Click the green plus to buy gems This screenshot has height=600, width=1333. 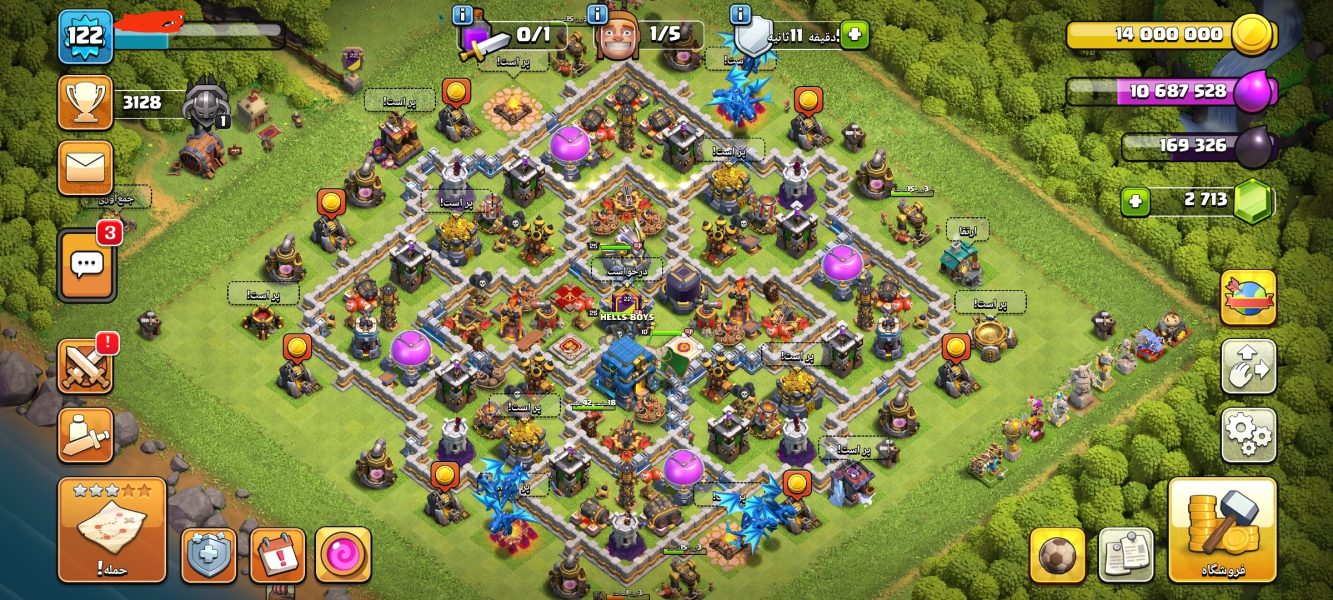[1134, 201]
